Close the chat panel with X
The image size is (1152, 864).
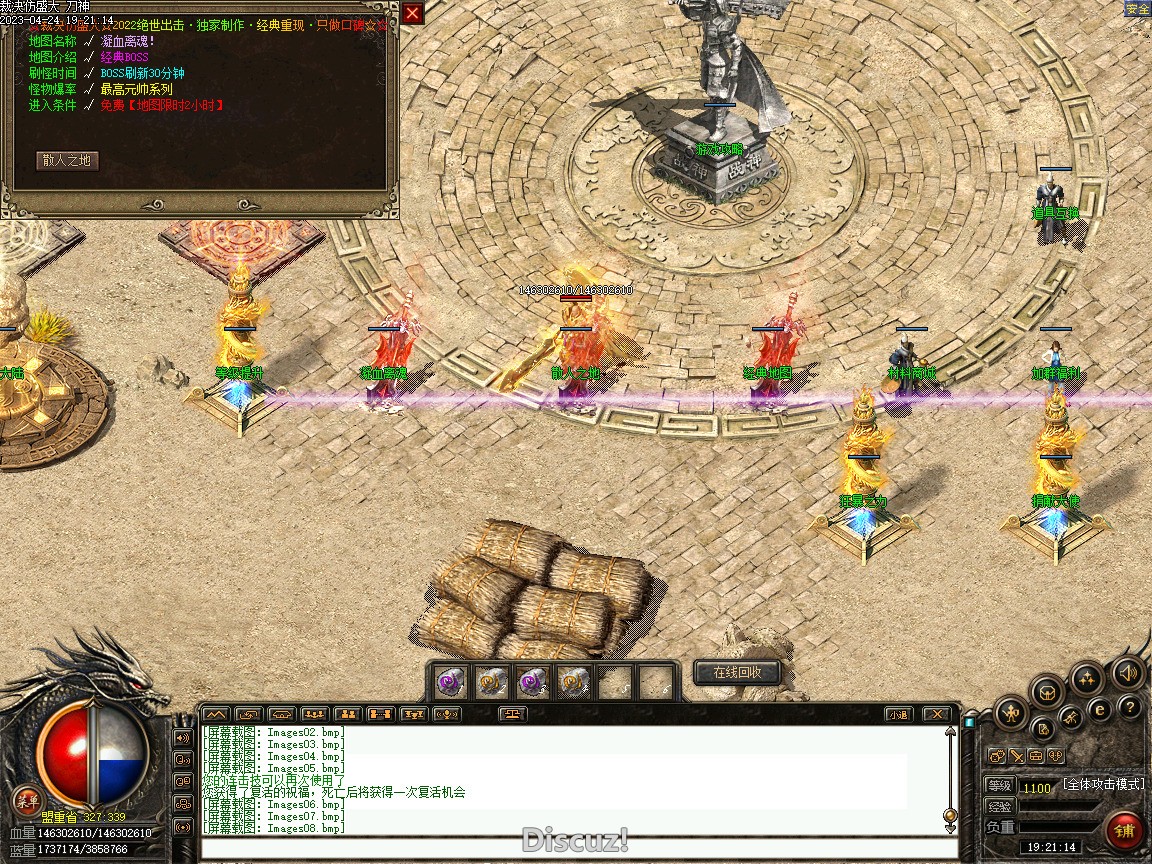coord(936,714)
